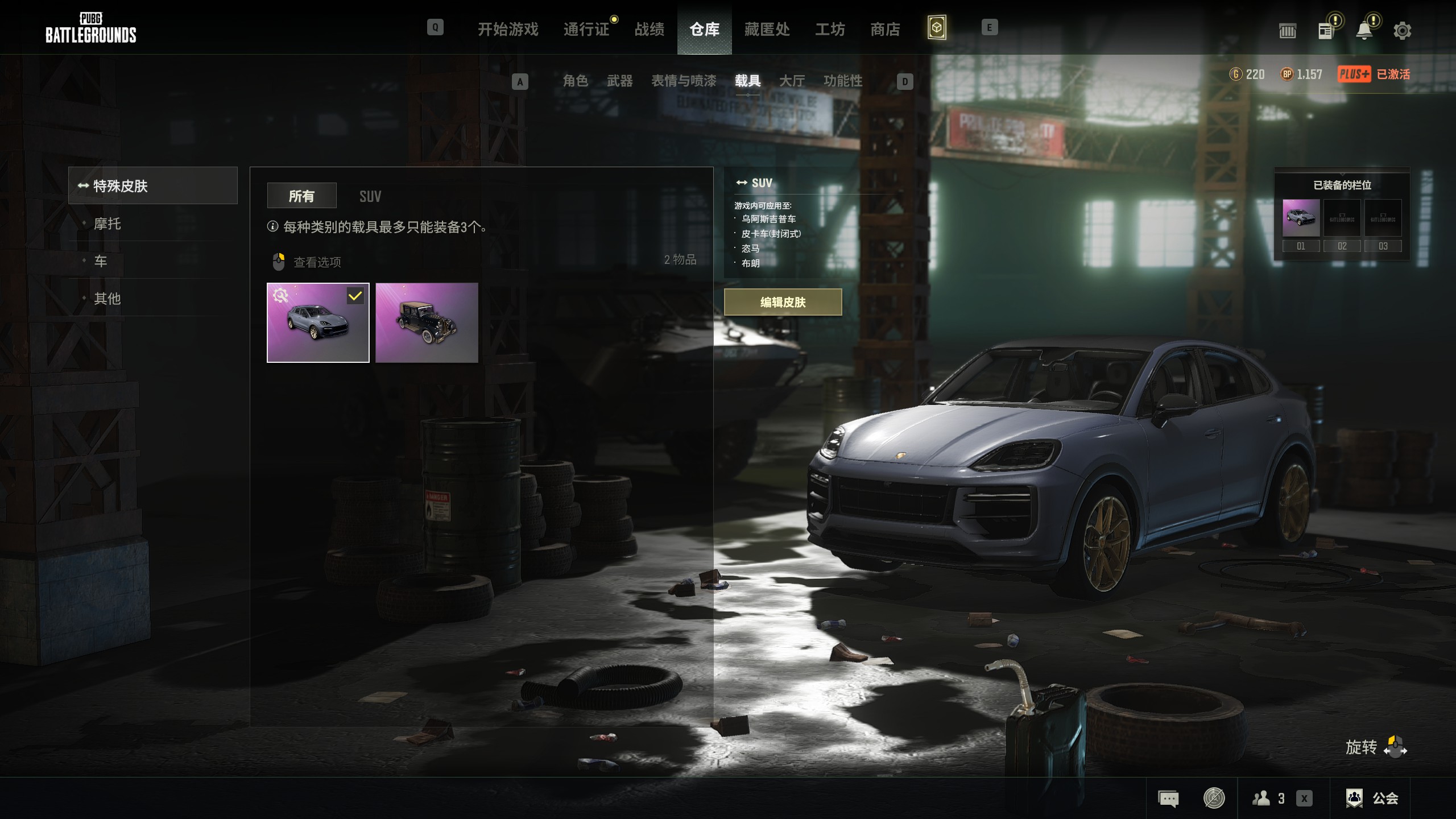Select the 角色 sub-tab

click(x=575, y=81)
